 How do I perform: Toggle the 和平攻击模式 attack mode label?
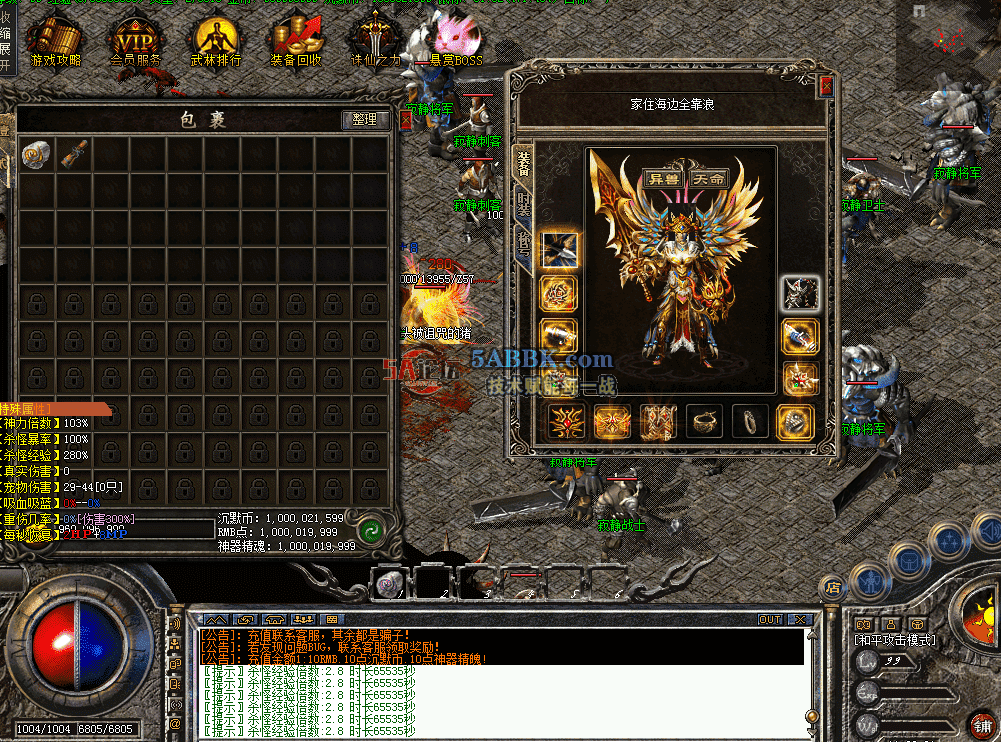[x=895, y=639]
